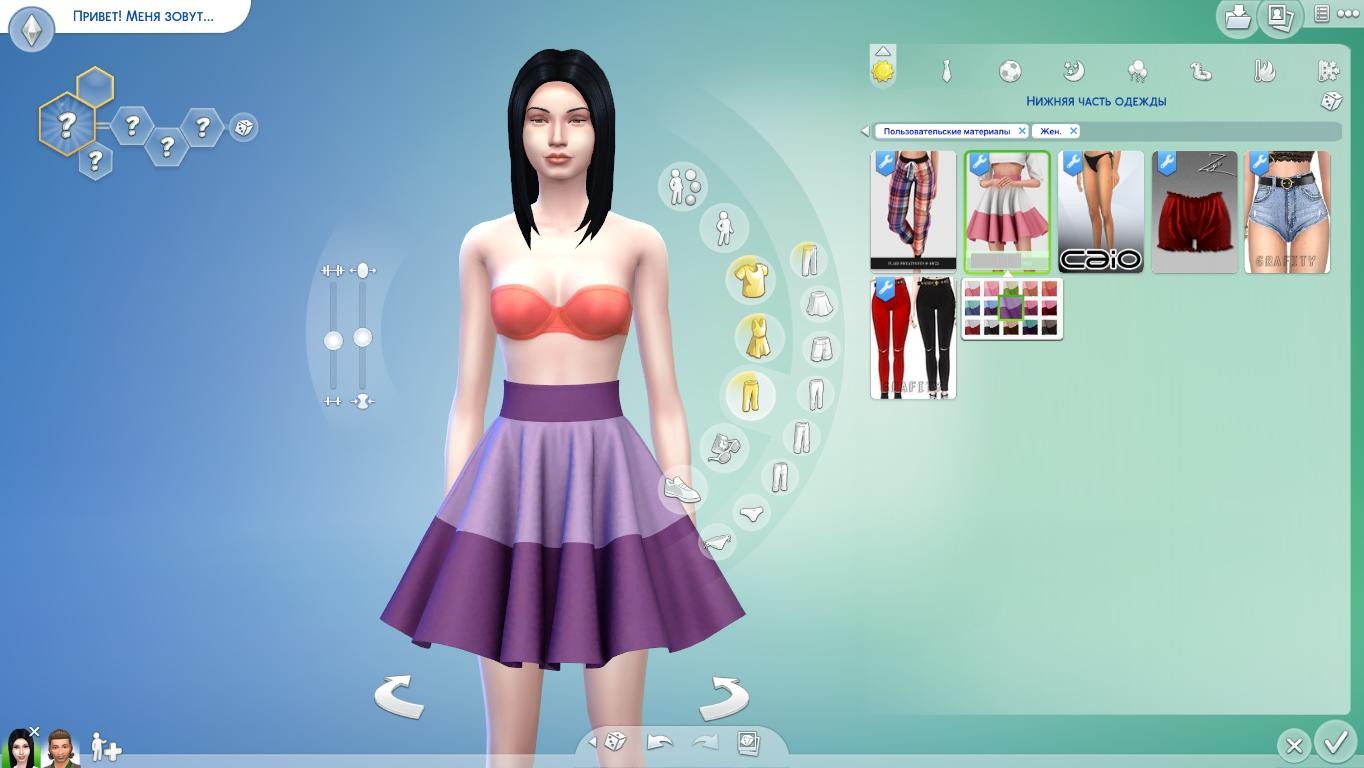Pick the denim shorts thumbnail
The image size is (1364, 768).
pos(1287,212)
